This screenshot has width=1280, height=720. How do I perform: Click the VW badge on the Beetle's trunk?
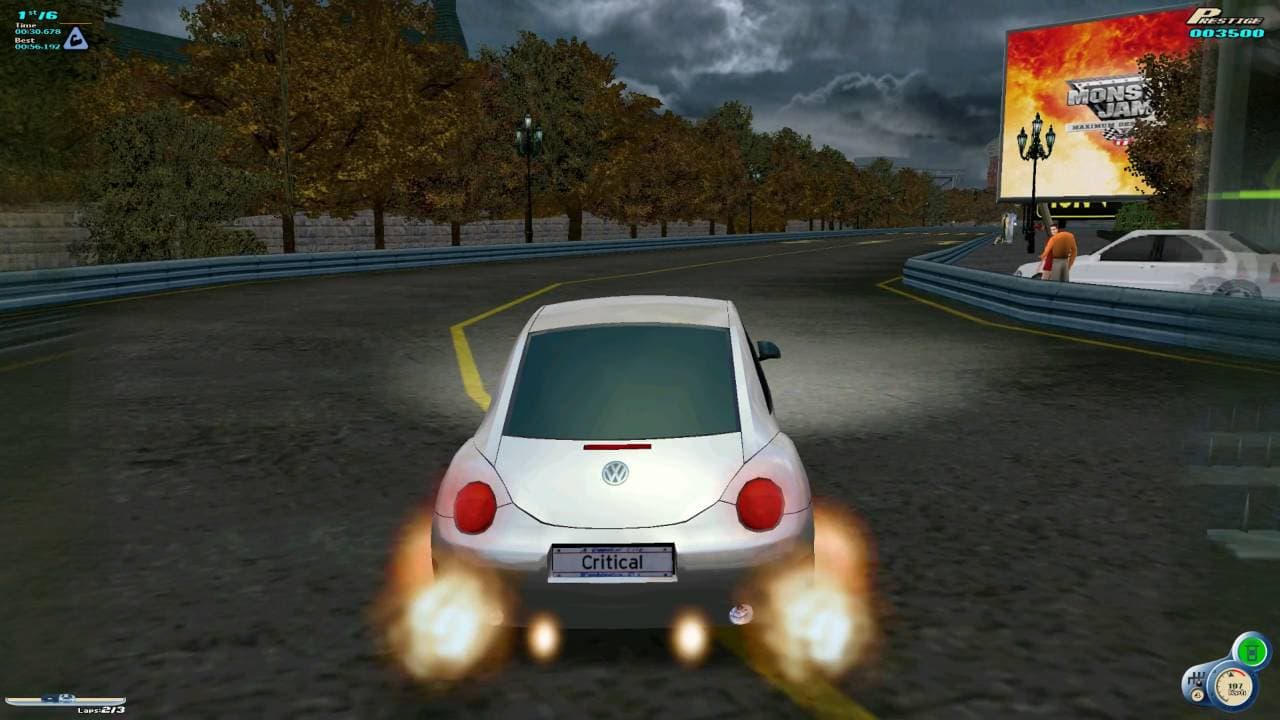615,473
